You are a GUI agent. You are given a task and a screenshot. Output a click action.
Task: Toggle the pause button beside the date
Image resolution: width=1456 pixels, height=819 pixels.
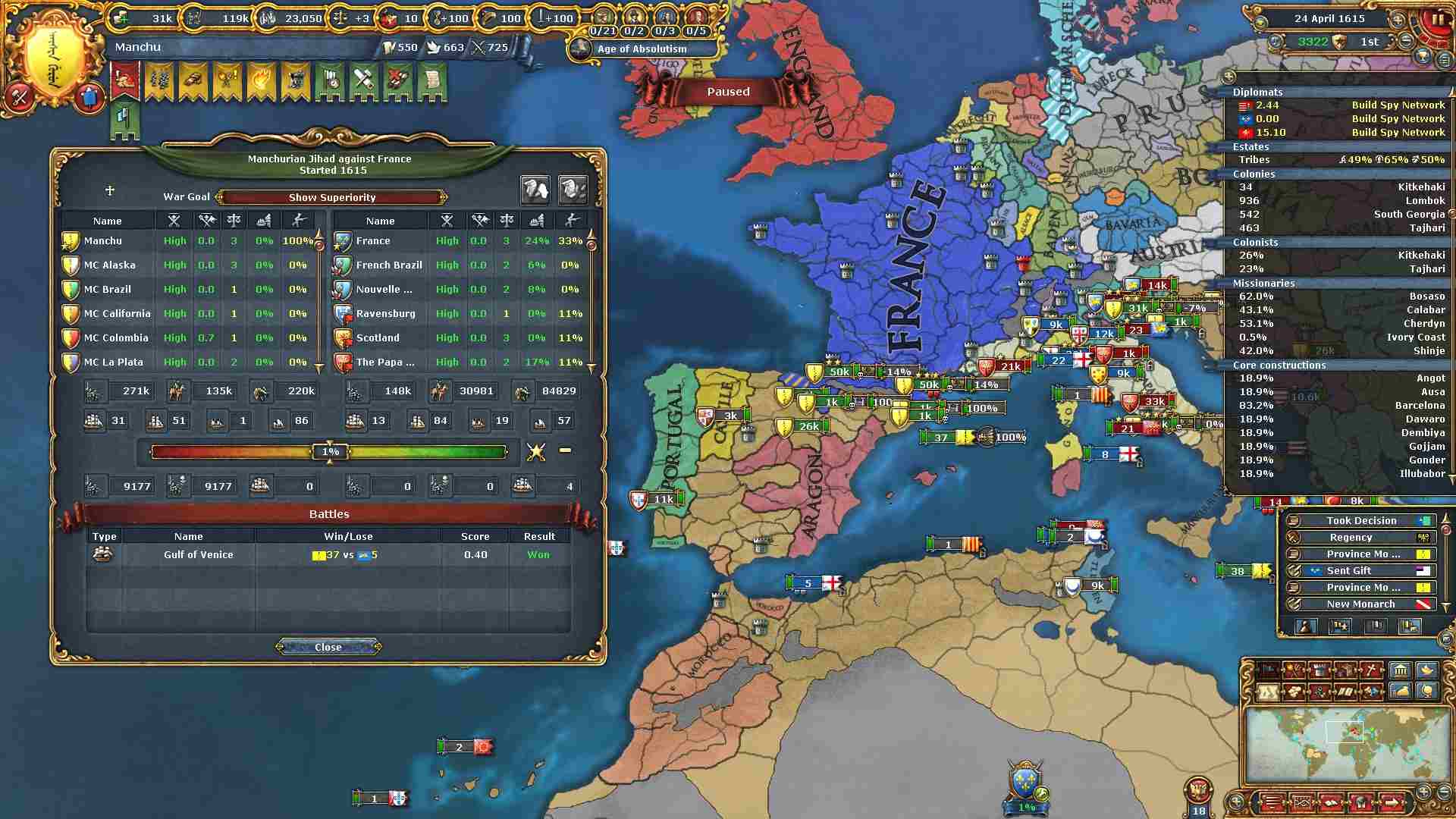coord(1437,19)
